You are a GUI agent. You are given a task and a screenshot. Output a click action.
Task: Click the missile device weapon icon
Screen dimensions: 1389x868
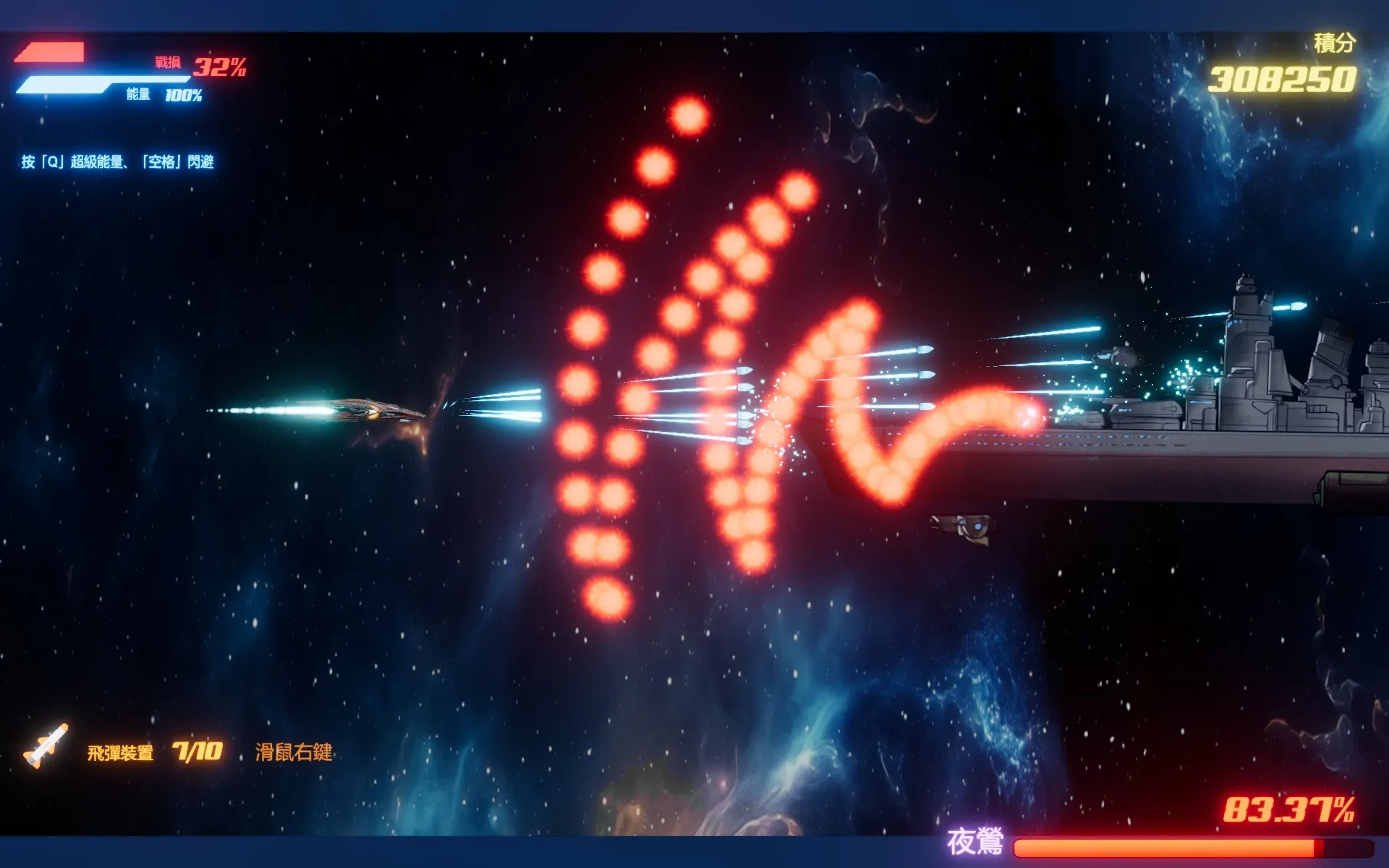46,746
